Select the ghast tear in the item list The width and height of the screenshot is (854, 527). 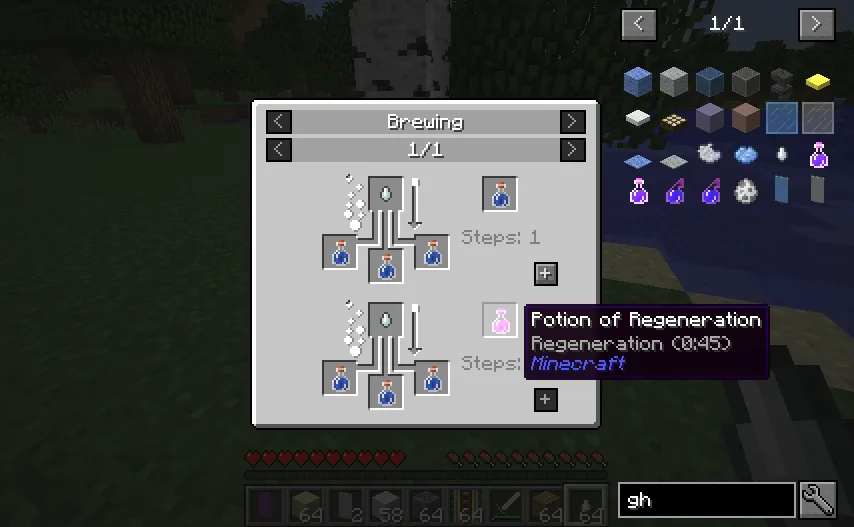pos(782,154)
